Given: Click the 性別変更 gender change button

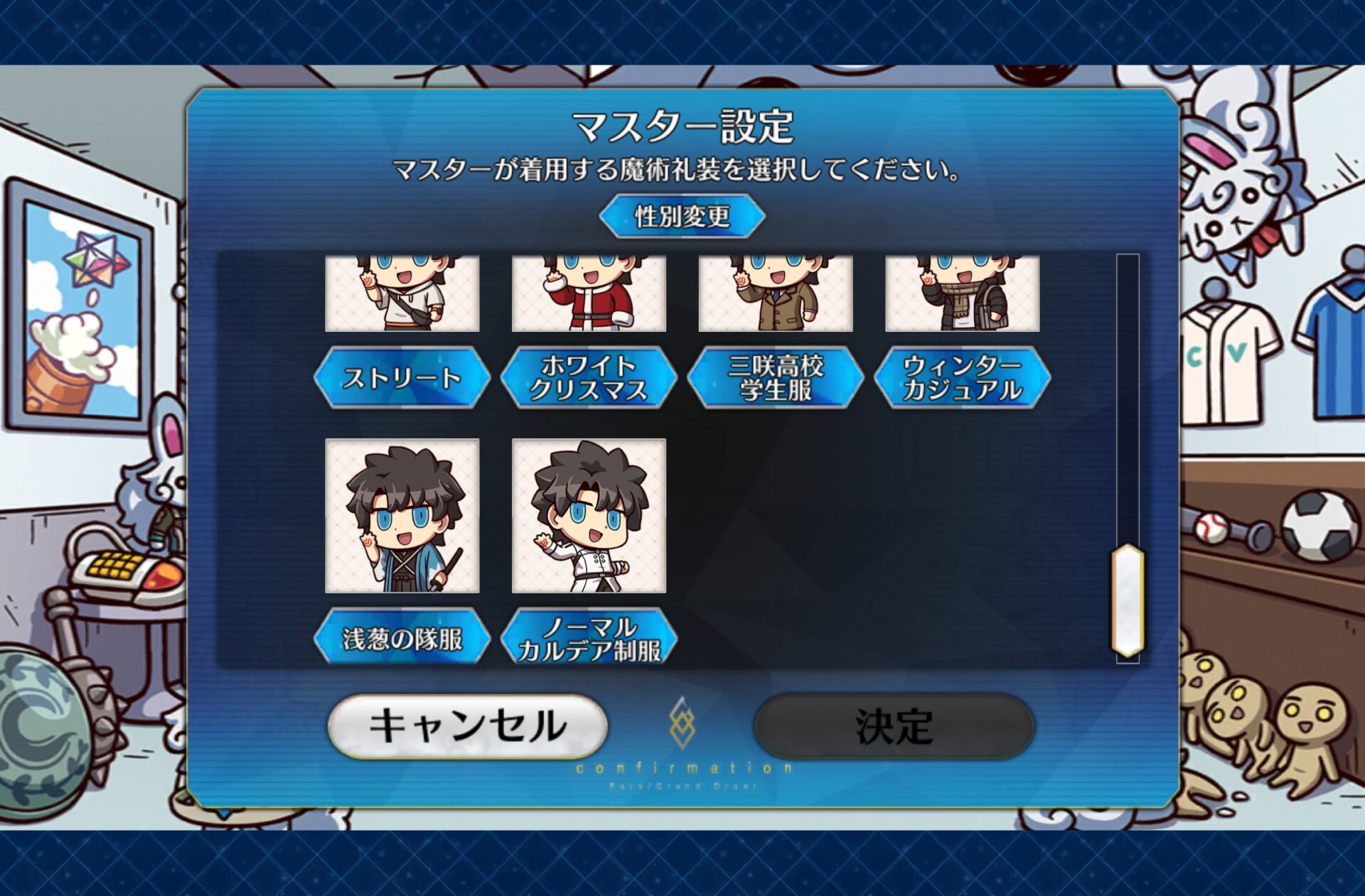Looking at the screenshot, I should [682, 216].
